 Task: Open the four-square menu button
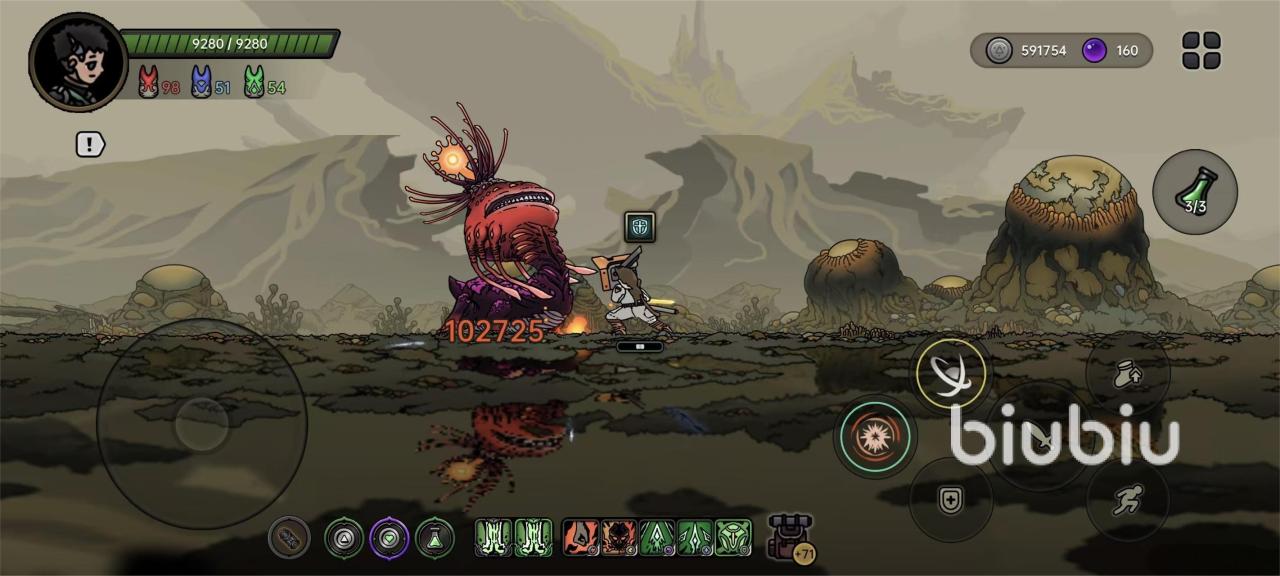(x=1201, y=50)
